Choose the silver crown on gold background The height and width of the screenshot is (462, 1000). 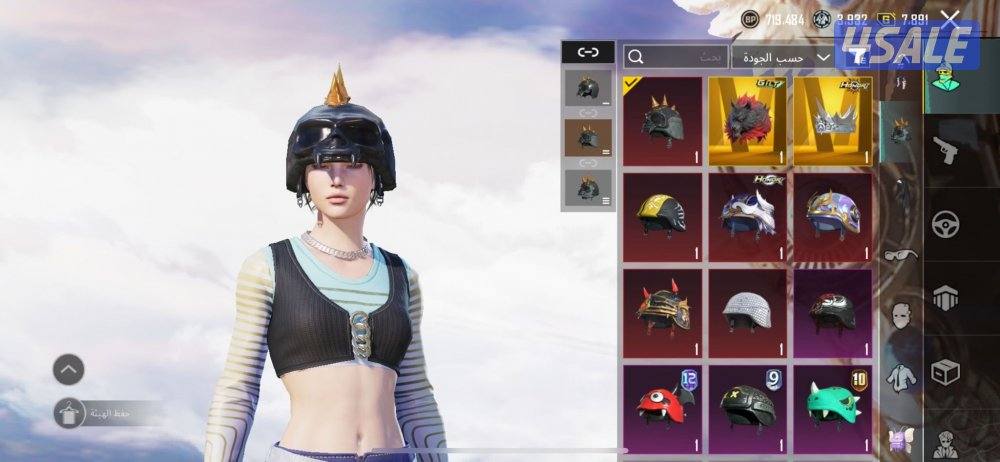pos(833,121)
